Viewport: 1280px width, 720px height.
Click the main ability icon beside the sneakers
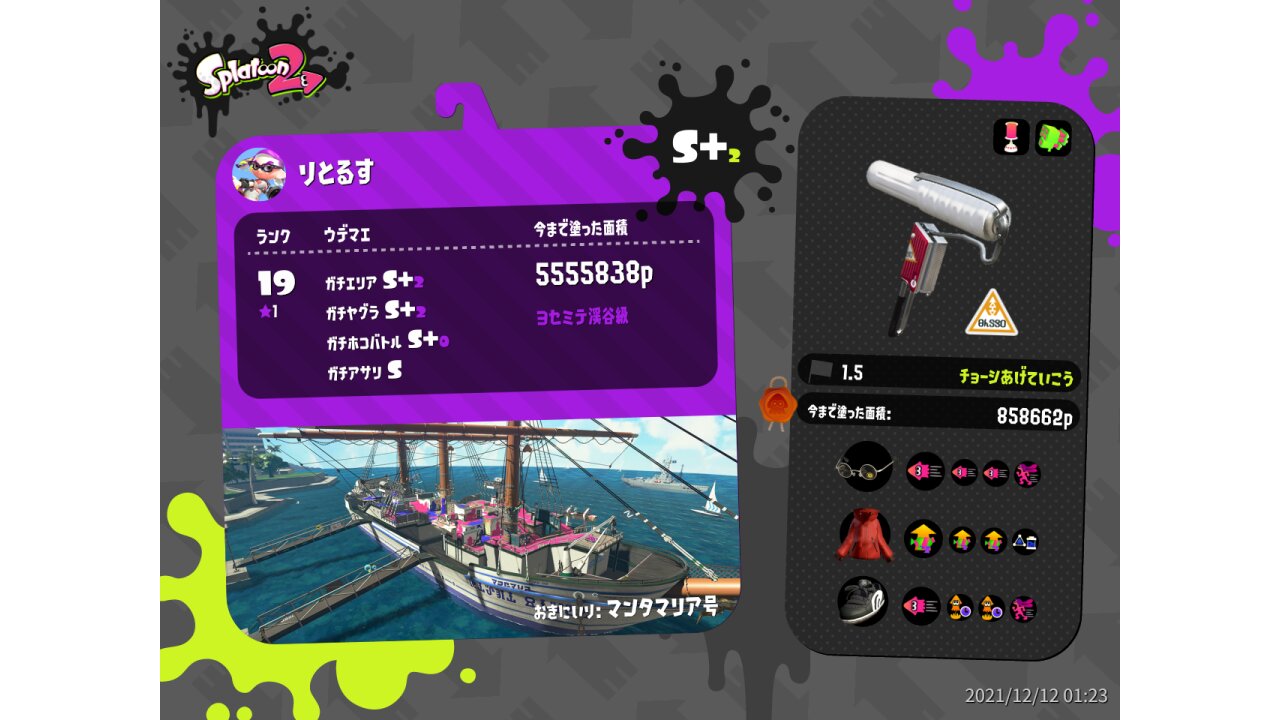(x=921, y=605)
